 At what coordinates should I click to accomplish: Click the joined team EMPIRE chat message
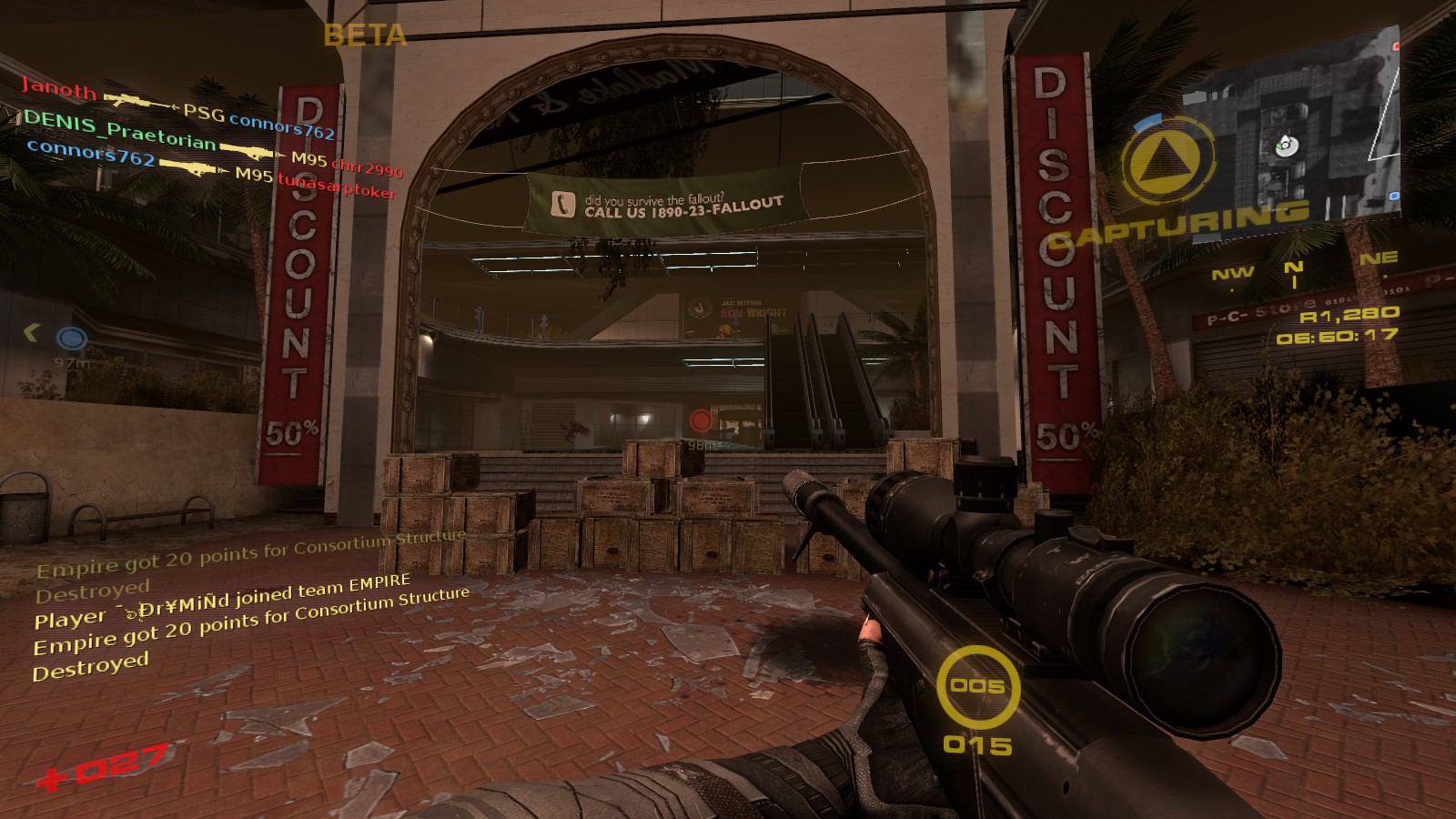coord(223,602)
